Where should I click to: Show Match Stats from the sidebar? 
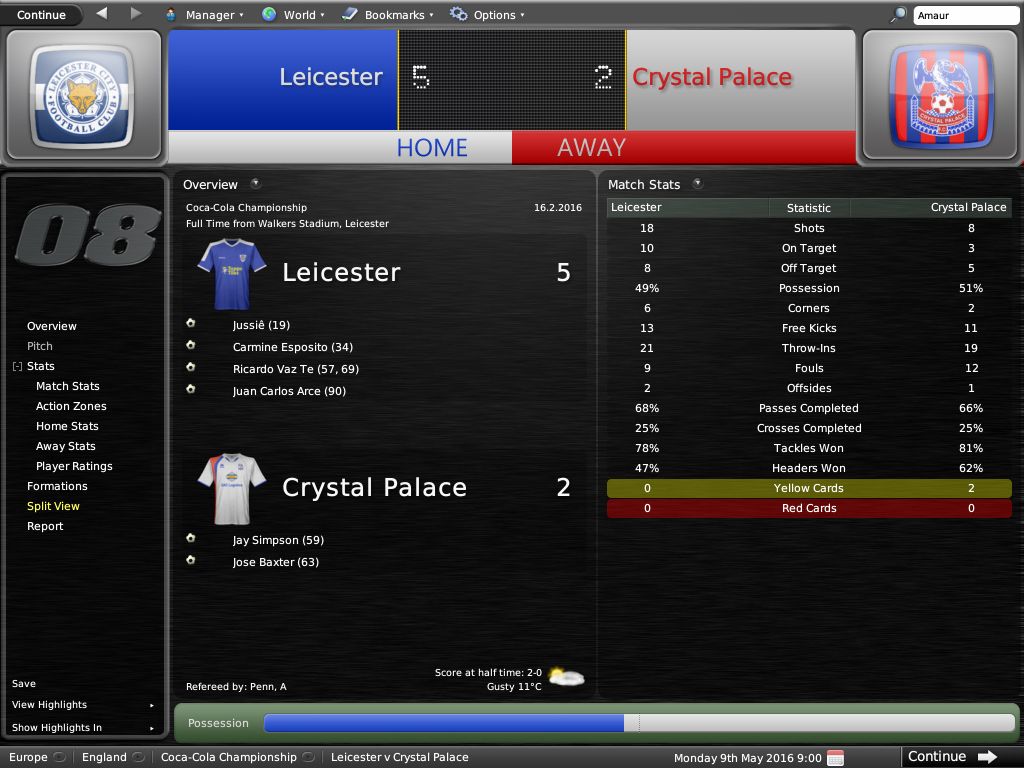coord(68,386)
